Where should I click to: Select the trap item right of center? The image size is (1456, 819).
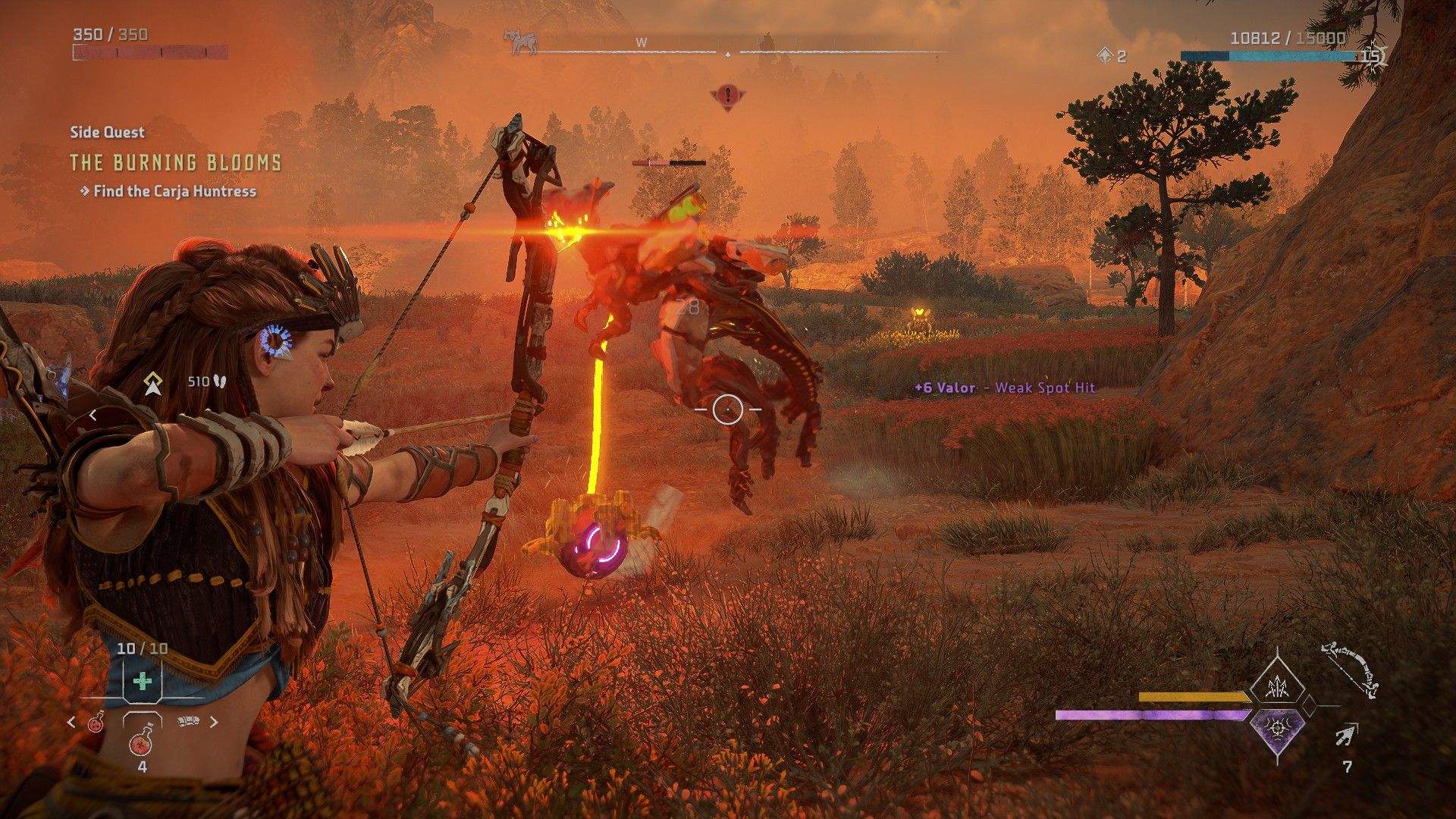click(188, 721)
